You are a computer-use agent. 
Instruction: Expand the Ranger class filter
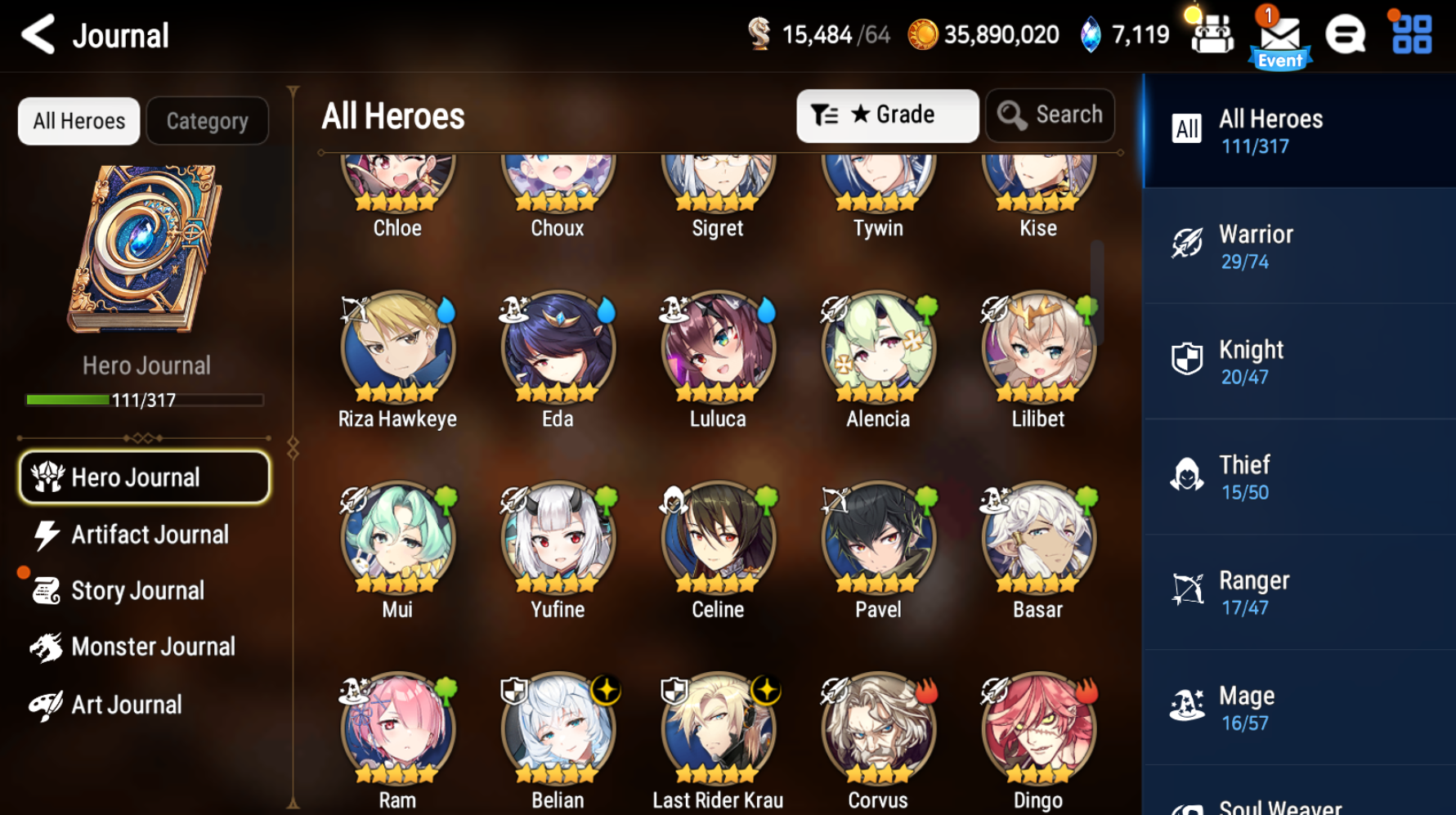pyautogui.click(x=1298, y=591)
